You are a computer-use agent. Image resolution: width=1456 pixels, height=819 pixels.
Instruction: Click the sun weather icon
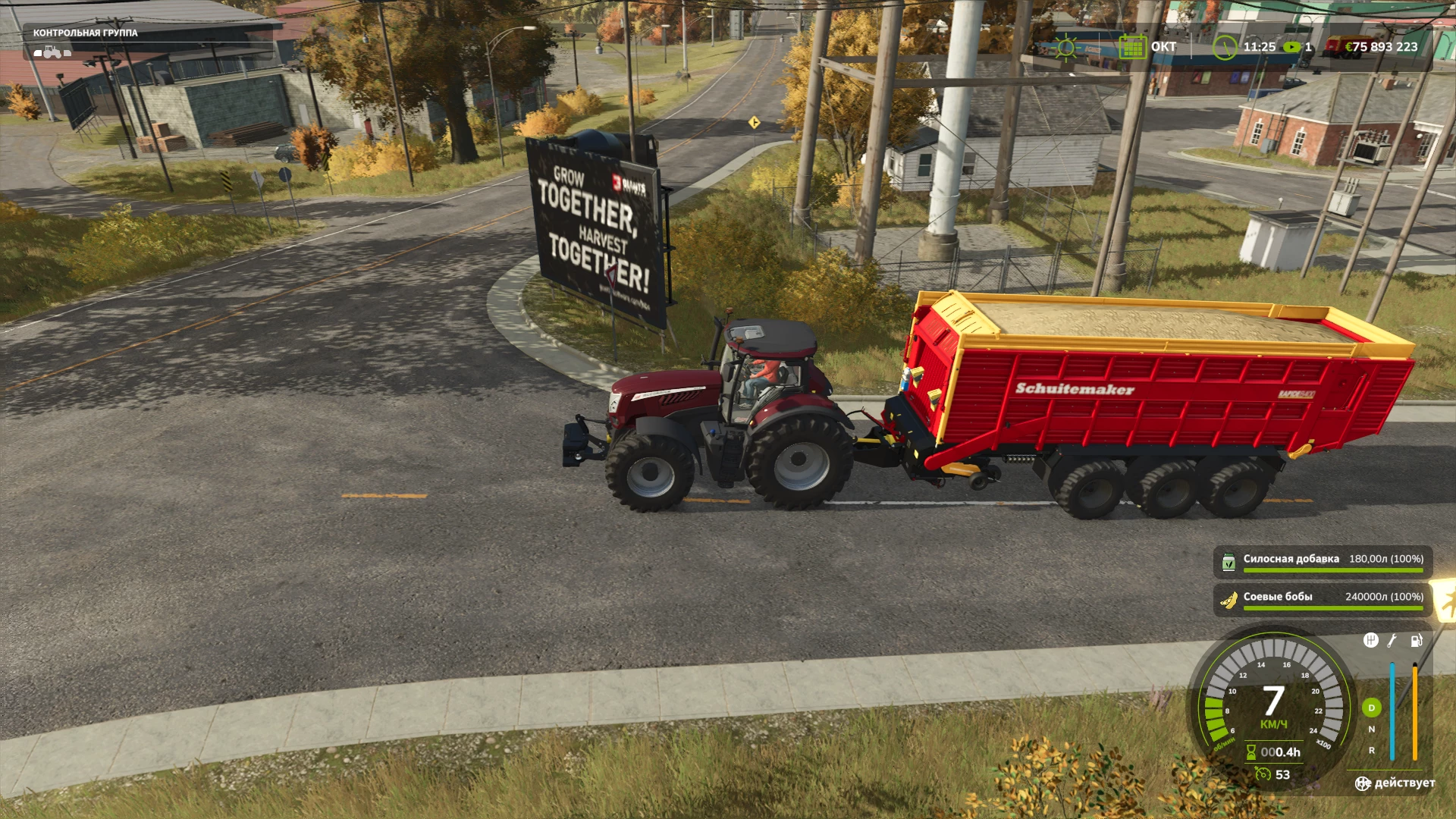tap(1066, 47)
